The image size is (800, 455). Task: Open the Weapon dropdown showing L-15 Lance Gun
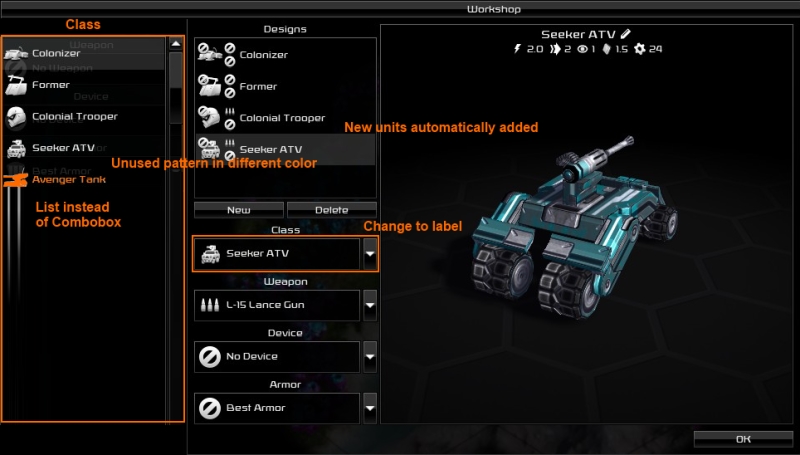point(369,303)
